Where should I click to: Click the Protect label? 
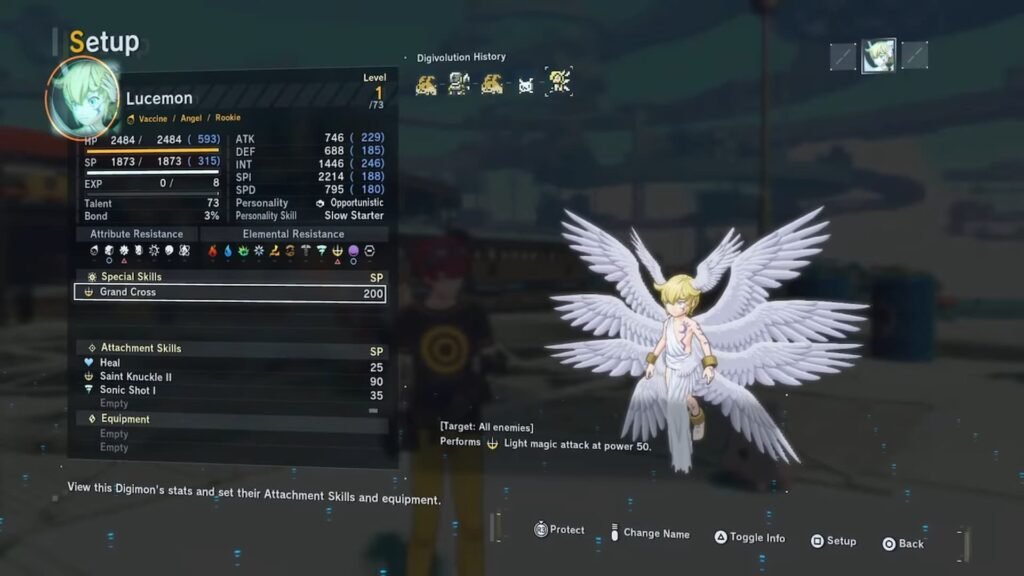(567, 530)
